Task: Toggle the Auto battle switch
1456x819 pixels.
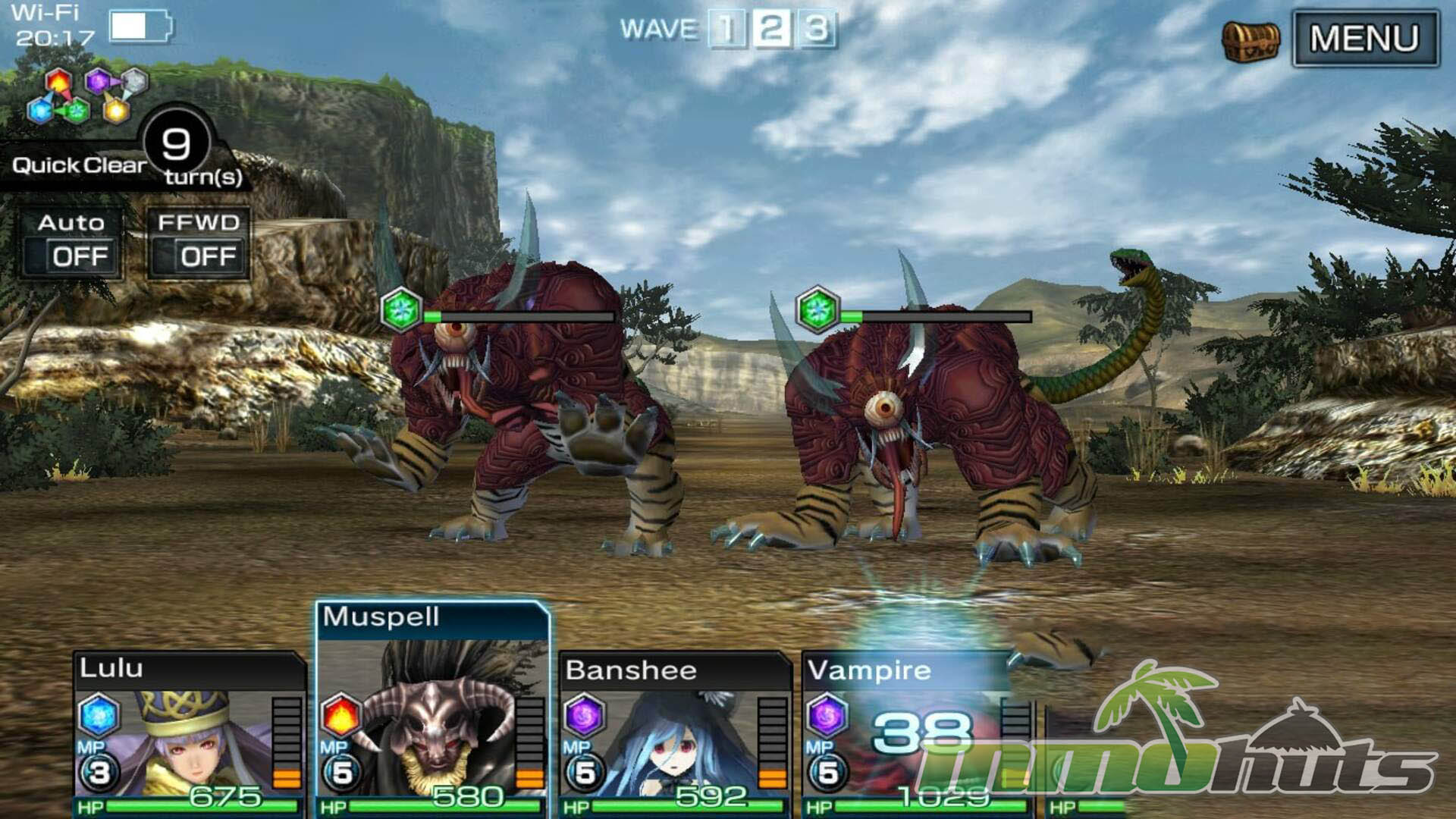Action: (72, 244)
